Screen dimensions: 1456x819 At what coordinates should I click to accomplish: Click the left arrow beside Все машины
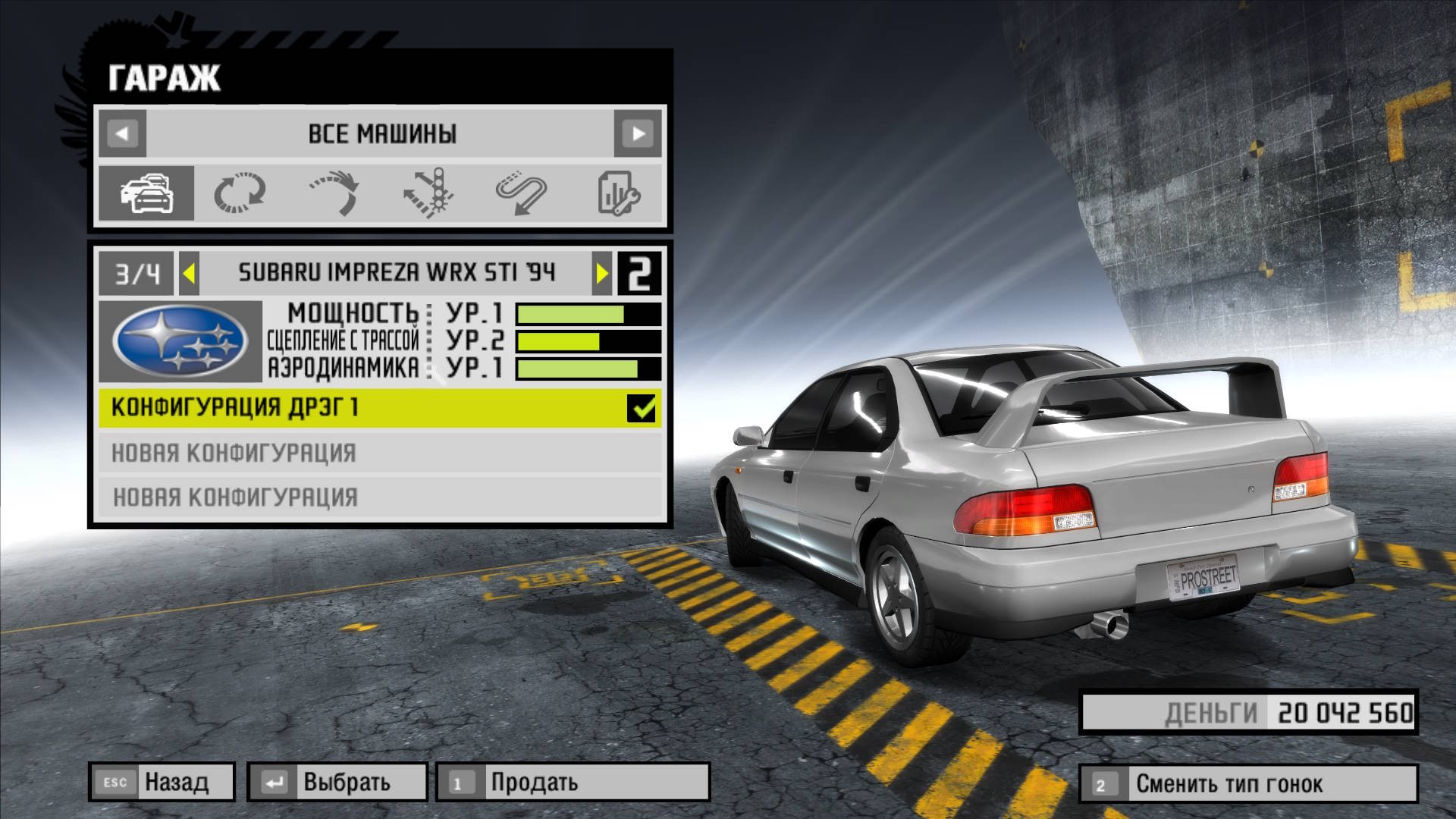pyautogui.click(x=122, y=134)
